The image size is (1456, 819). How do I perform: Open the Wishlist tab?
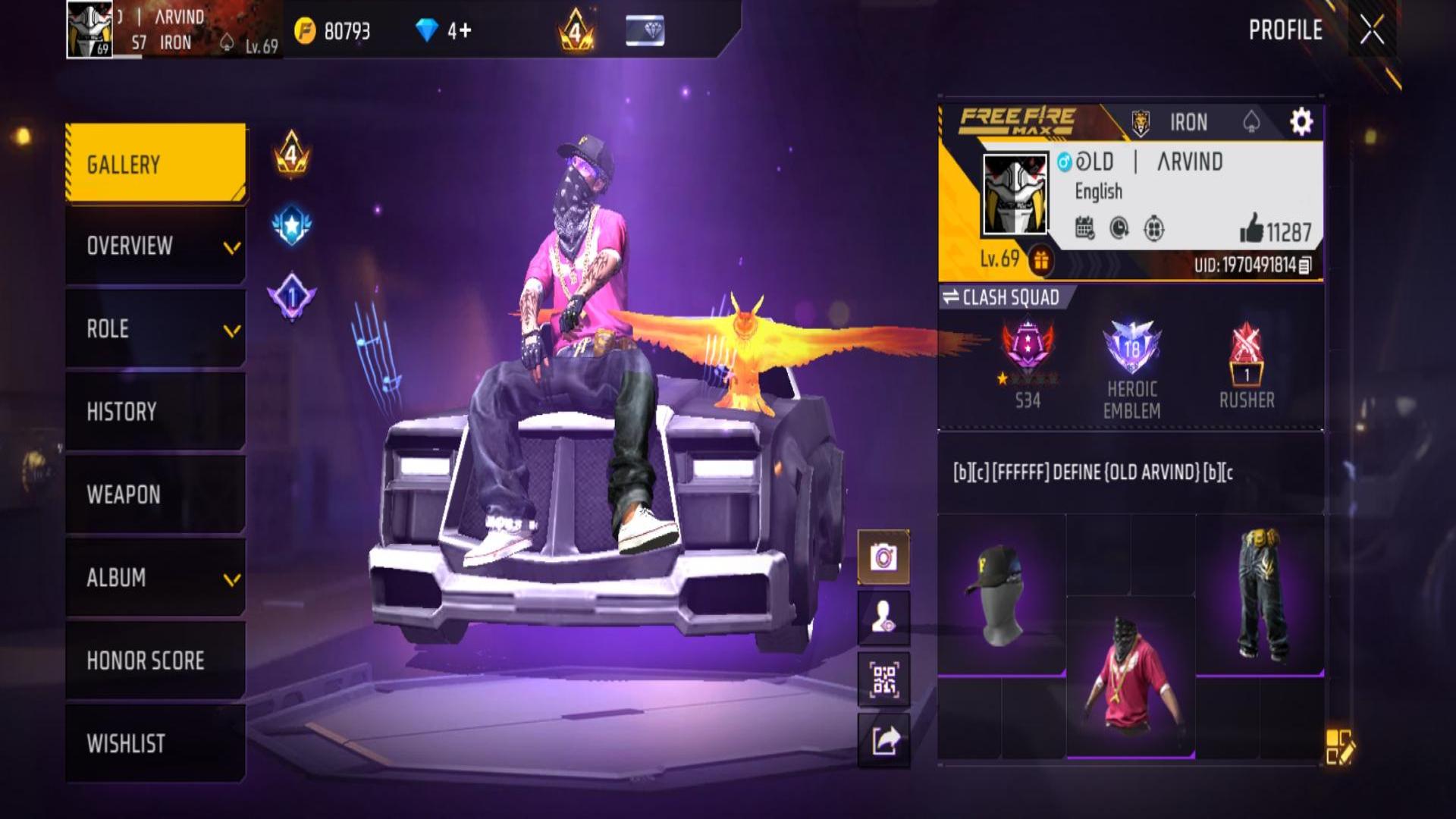tap(155, 743)
